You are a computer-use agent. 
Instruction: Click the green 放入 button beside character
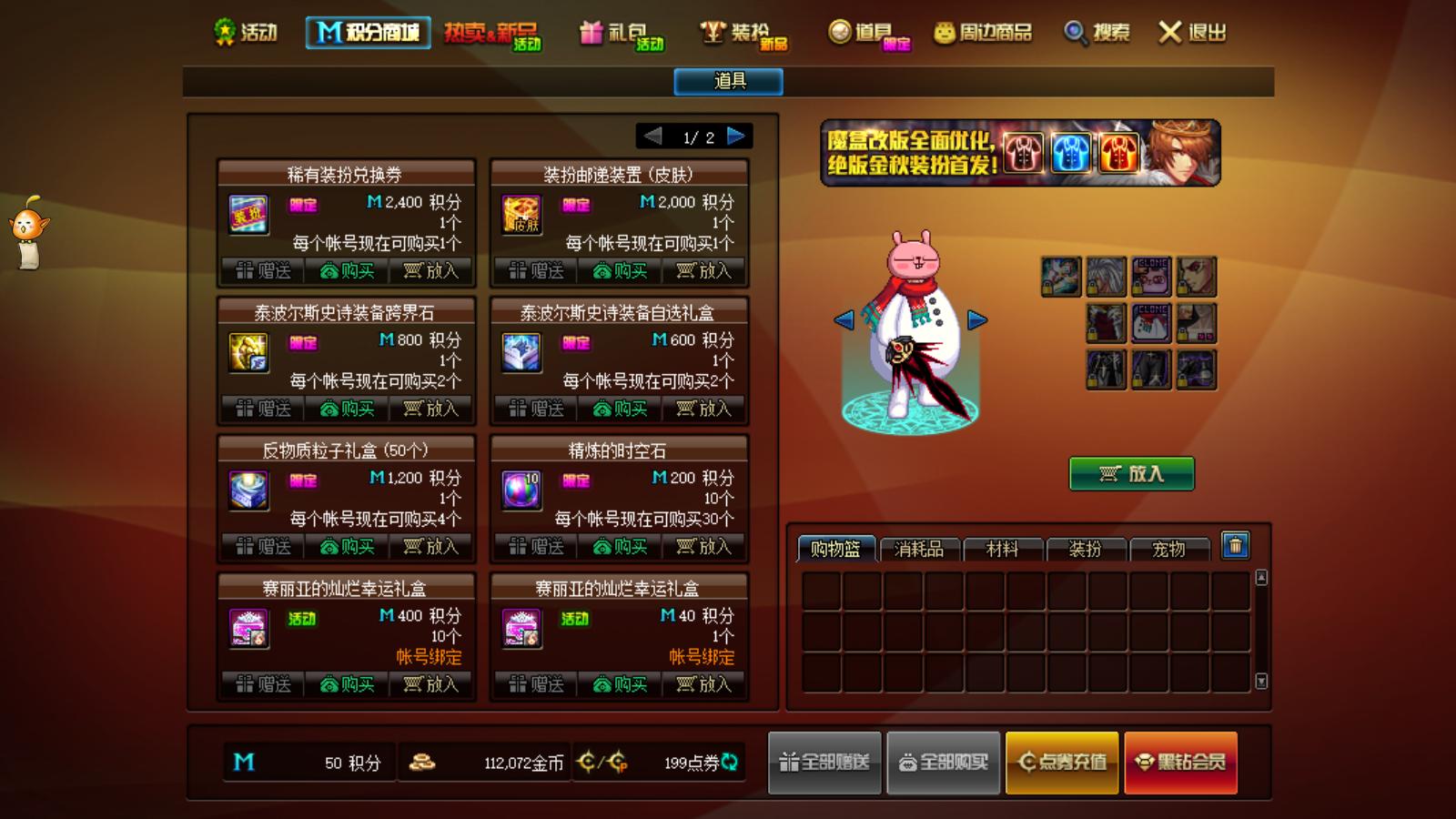pos(1131,475)
